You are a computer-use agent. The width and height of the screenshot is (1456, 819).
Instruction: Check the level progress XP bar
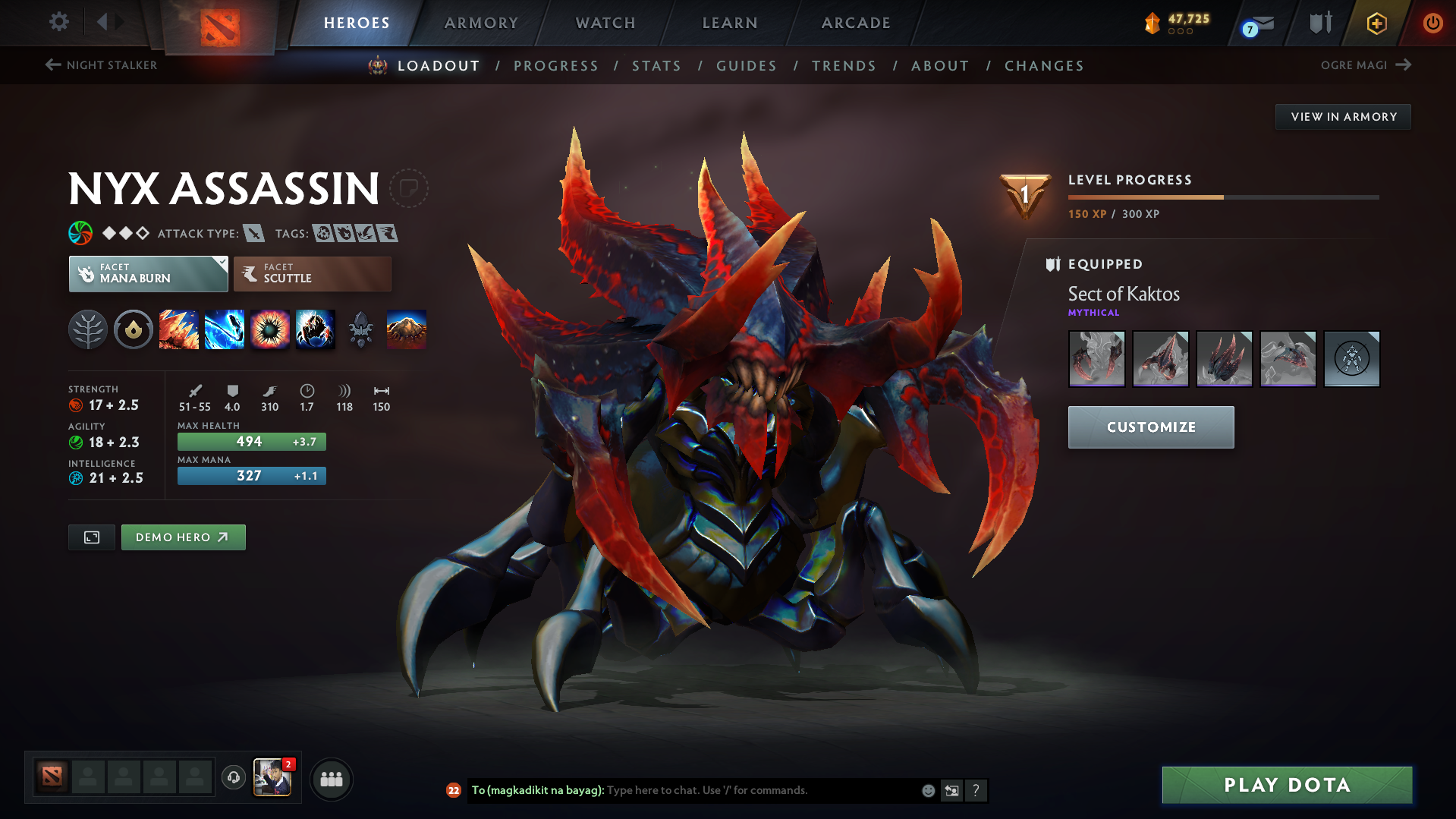(x=1223, y=197)
